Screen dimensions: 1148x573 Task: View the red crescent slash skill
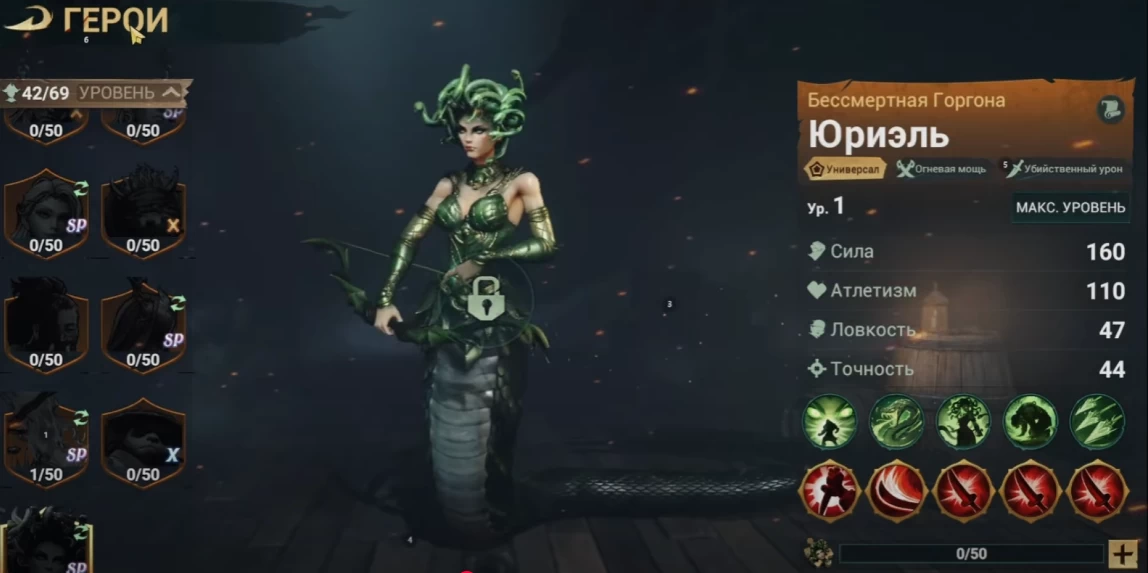[x=896, y=491]
